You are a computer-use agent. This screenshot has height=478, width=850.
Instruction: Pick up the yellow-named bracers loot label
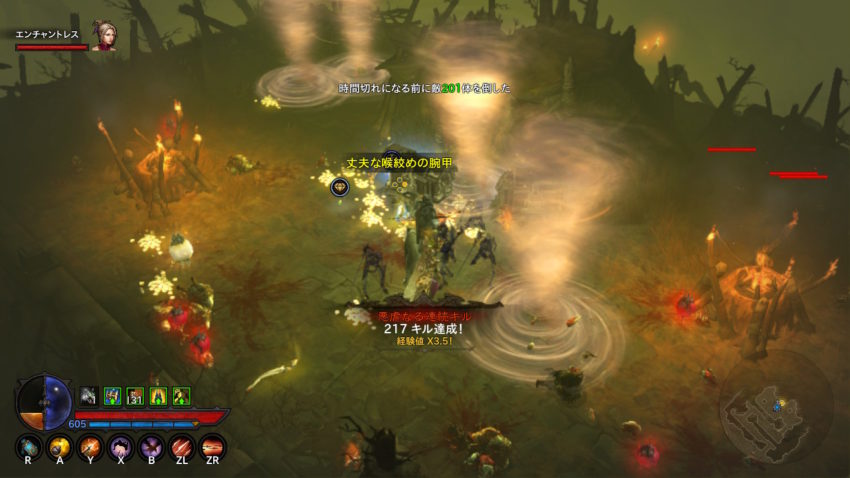(393, 162)
